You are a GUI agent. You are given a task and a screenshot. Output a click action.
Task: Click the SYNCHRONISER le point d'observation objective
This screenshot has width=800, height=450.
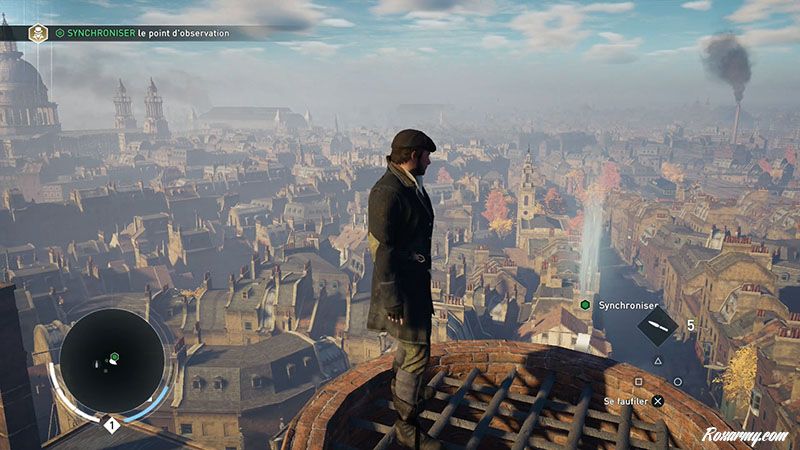tap(143, 33)
